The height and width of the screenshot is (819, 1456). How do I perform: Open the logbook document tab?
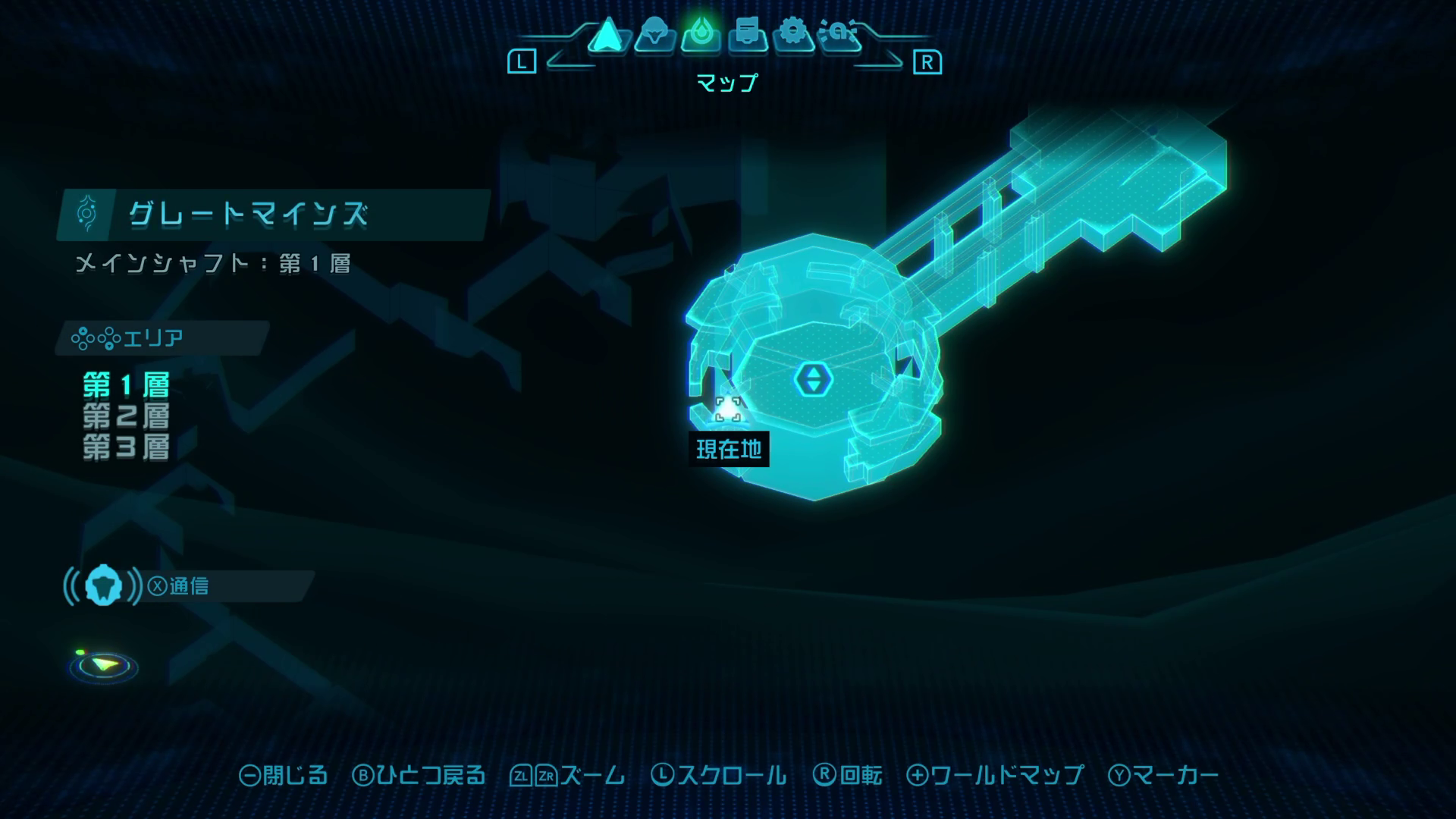coord(748,35)
